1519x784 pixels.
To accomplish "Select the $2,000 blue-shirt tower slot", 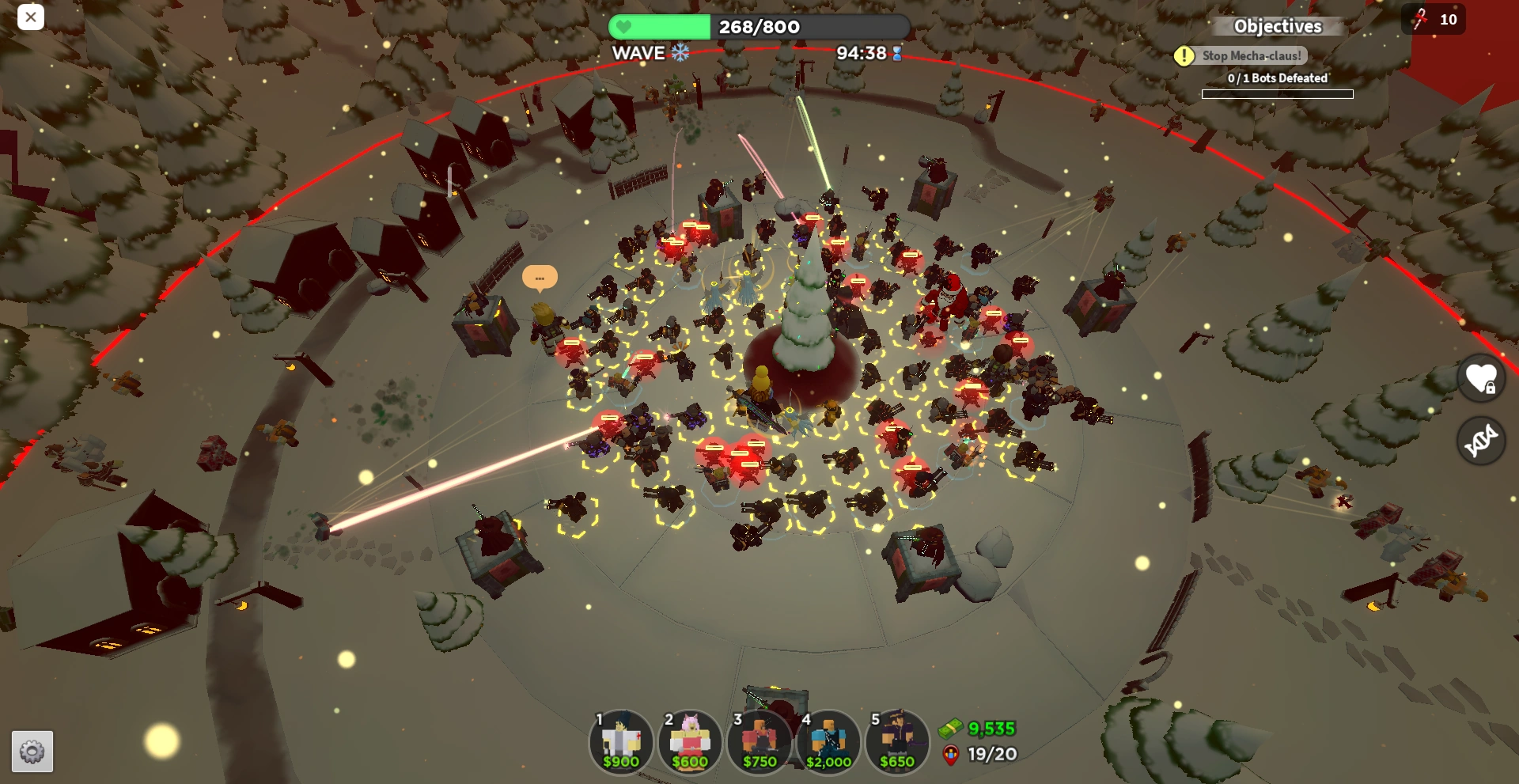I will [828, 742].
